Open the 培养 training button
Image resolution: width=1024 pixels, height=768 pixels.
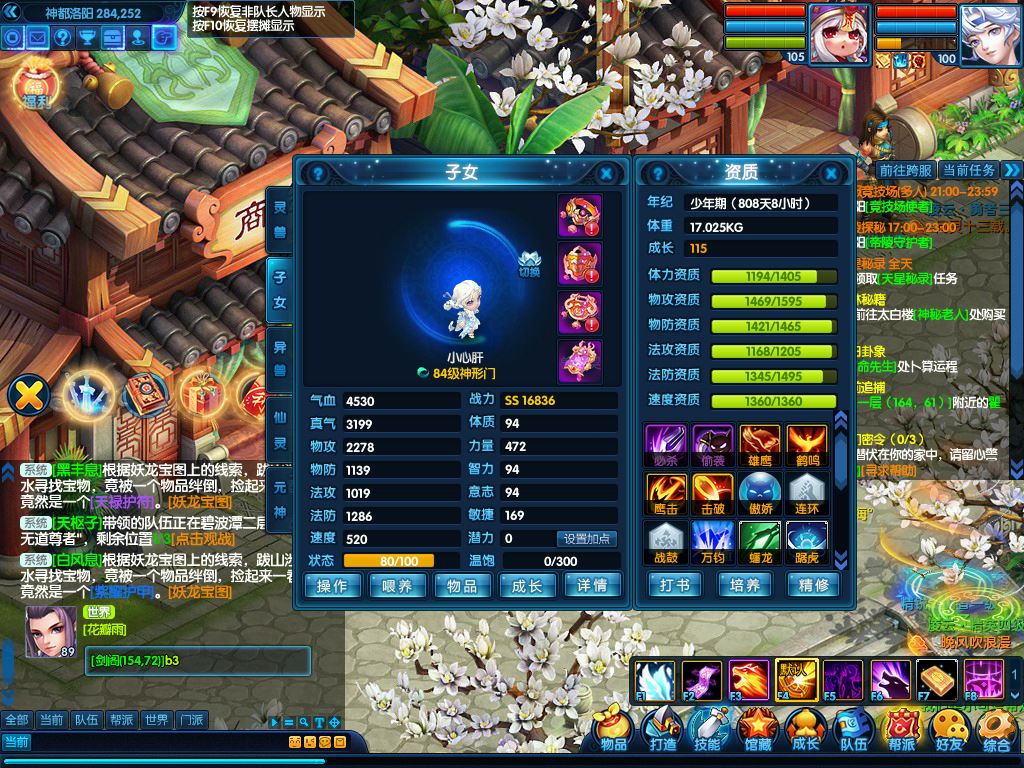click(744, 585)
